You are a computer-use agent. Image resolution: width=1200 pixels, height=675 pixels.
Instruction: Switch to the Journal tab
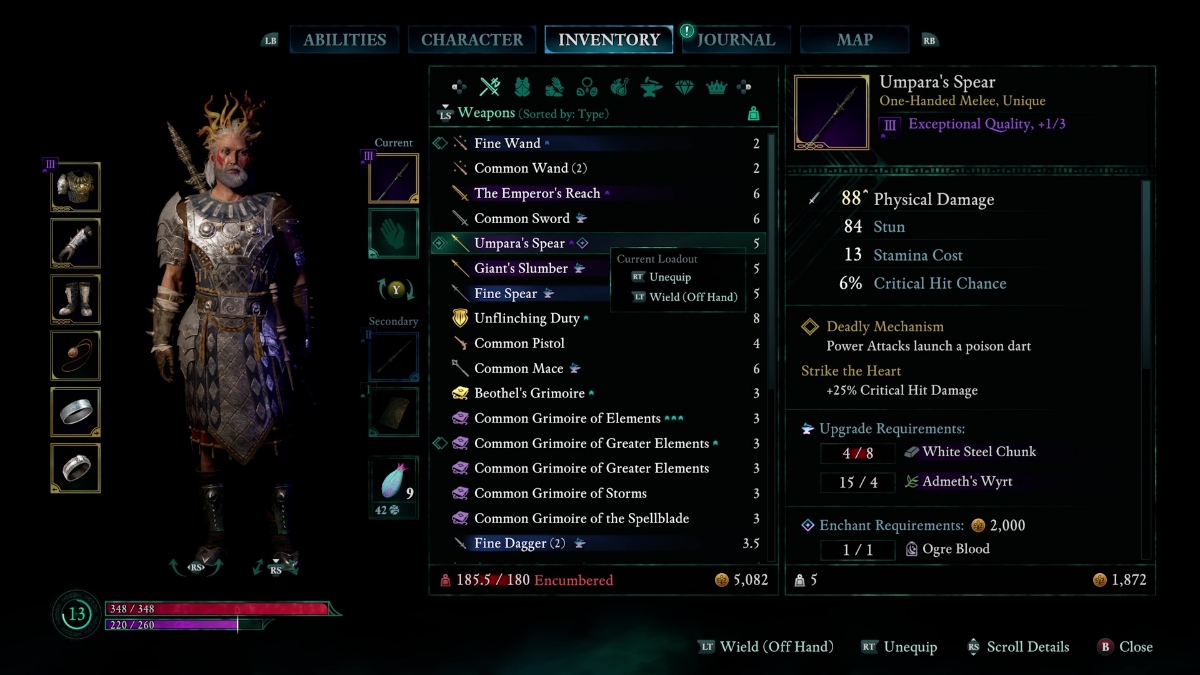click(x=736, y=40)
